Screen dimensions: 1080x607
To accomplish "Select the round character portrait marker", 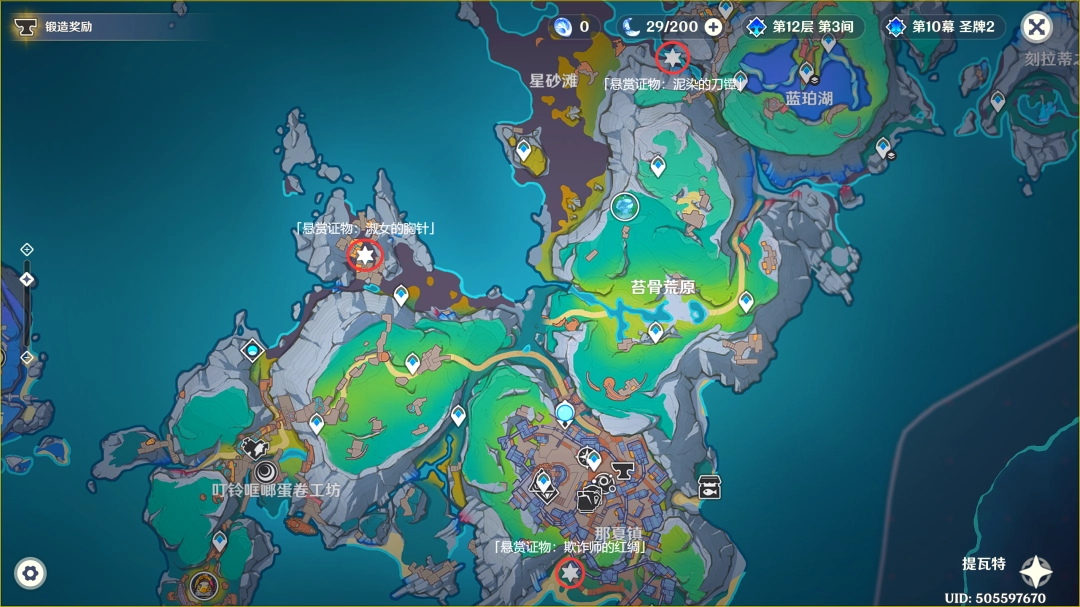I will pos(204,583).
